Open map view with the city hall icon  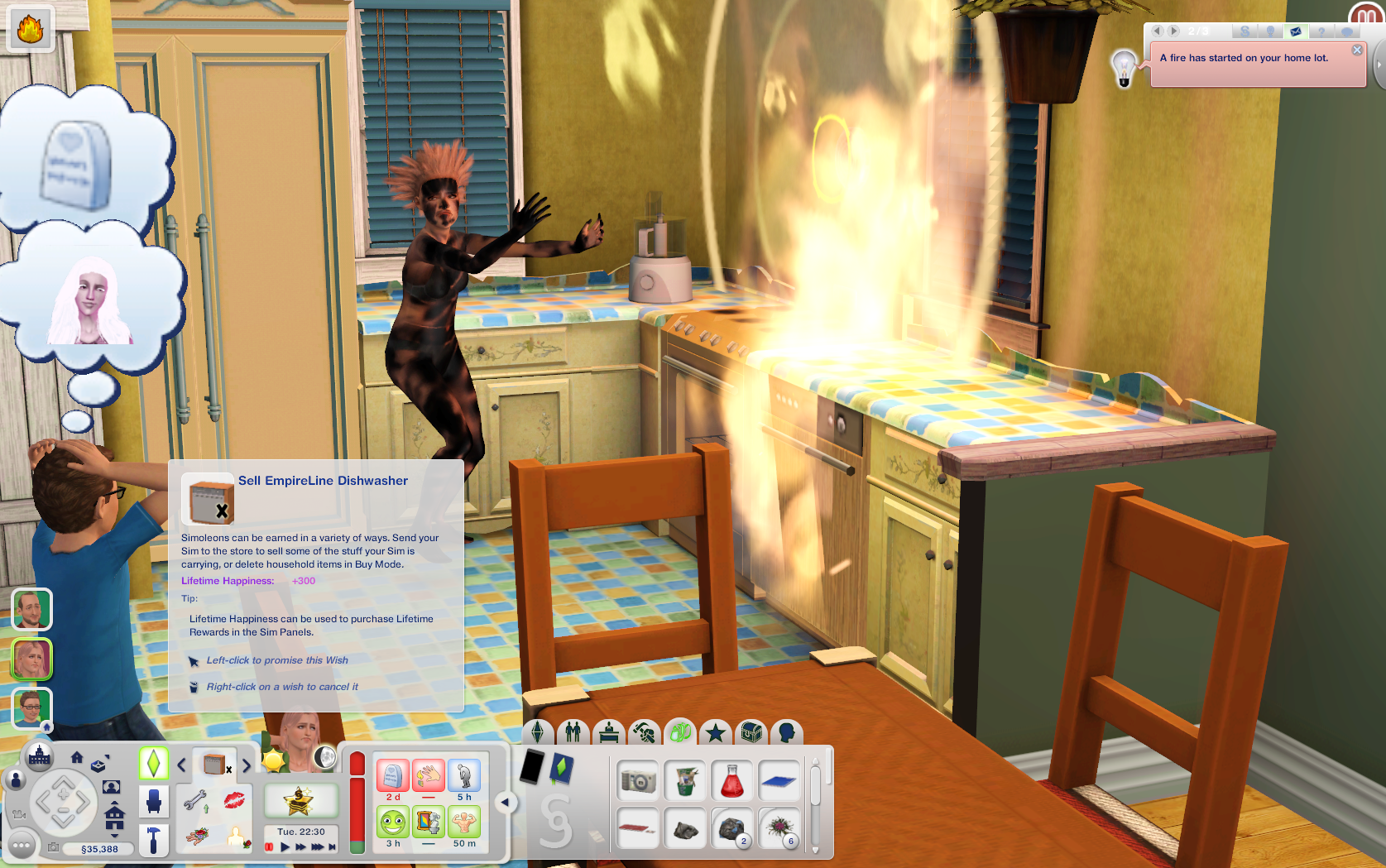[x=39, y=757]
